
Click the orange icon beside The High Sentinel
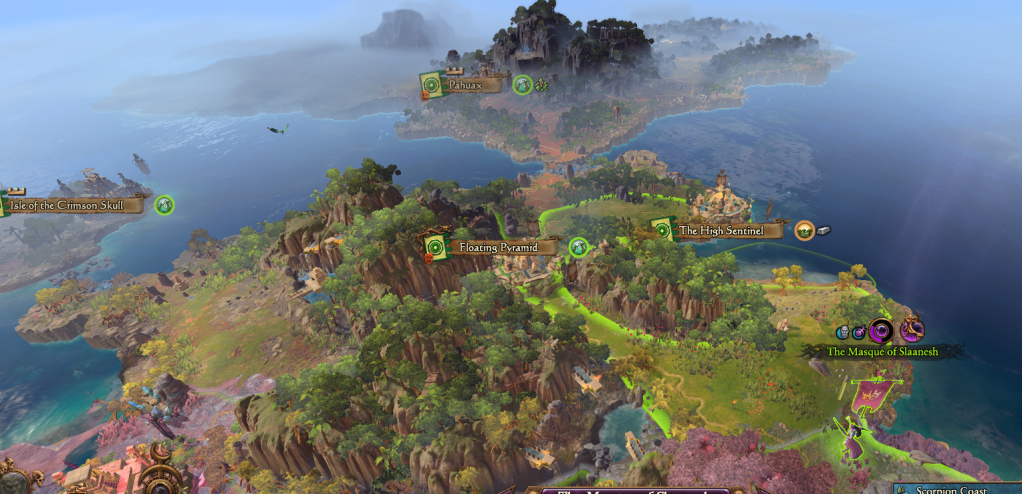pyautogui.click(x=804, y=231)
